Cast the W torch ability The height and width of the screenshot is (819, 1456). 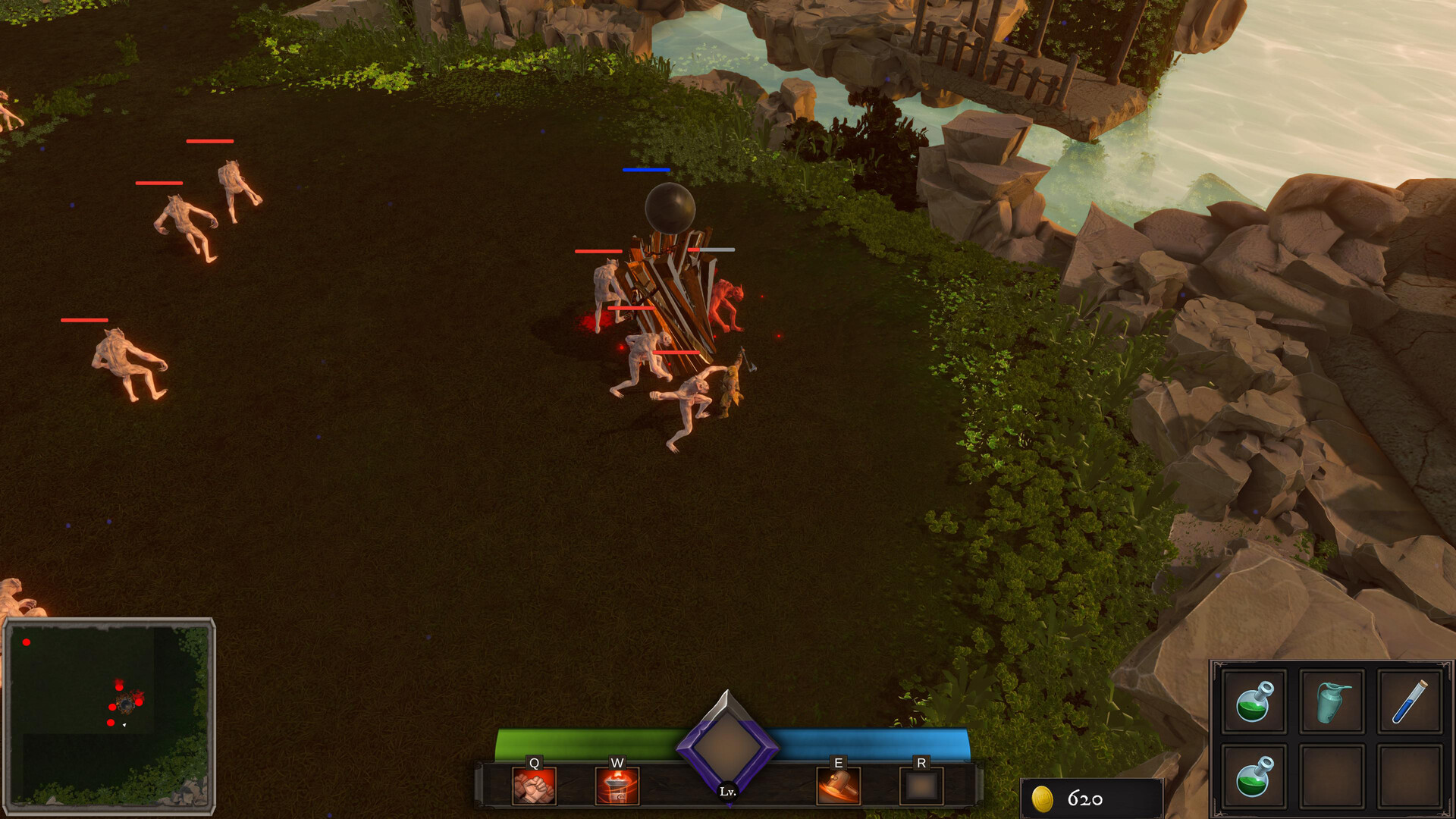(x=617, y=788)
